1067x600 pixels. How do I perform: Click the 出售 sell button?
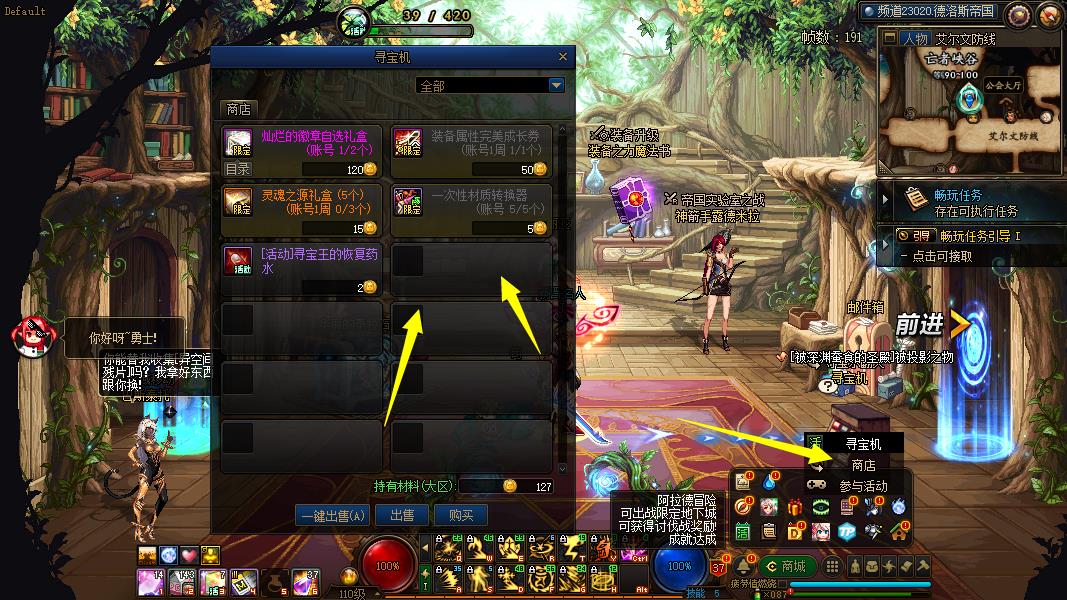click(402, 515)
